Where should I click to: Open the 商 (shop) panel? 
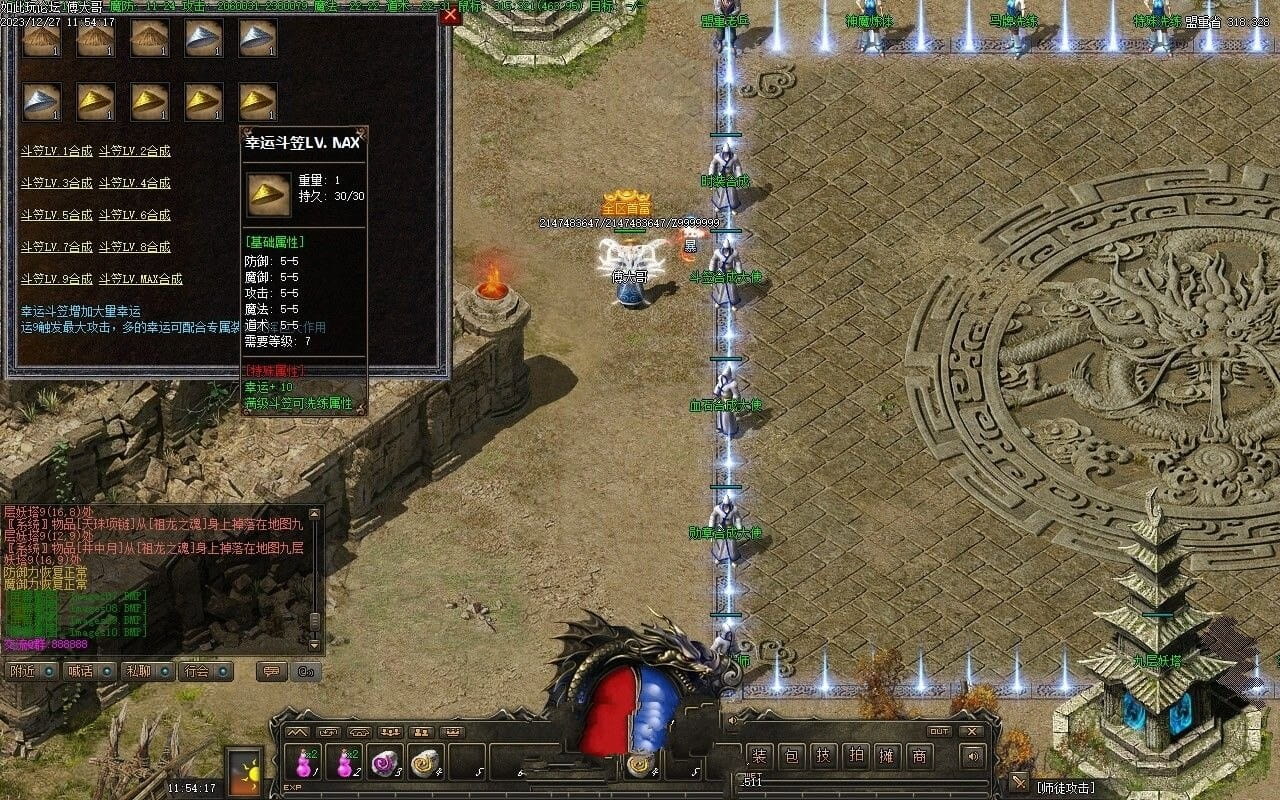(x=918, y=756)
